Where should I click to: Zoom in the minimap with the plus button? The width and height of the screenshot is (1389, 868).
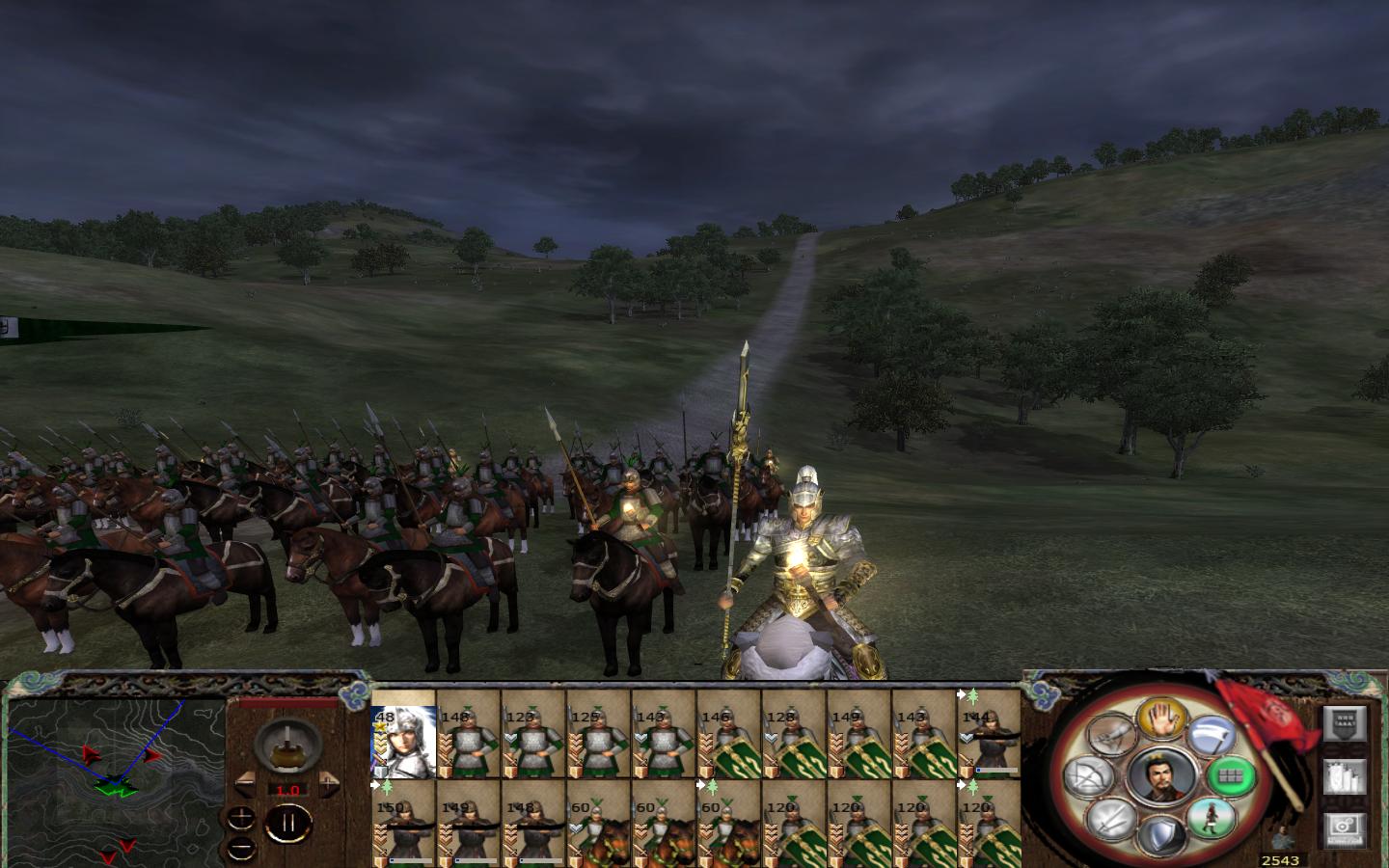tap(241, 818)
